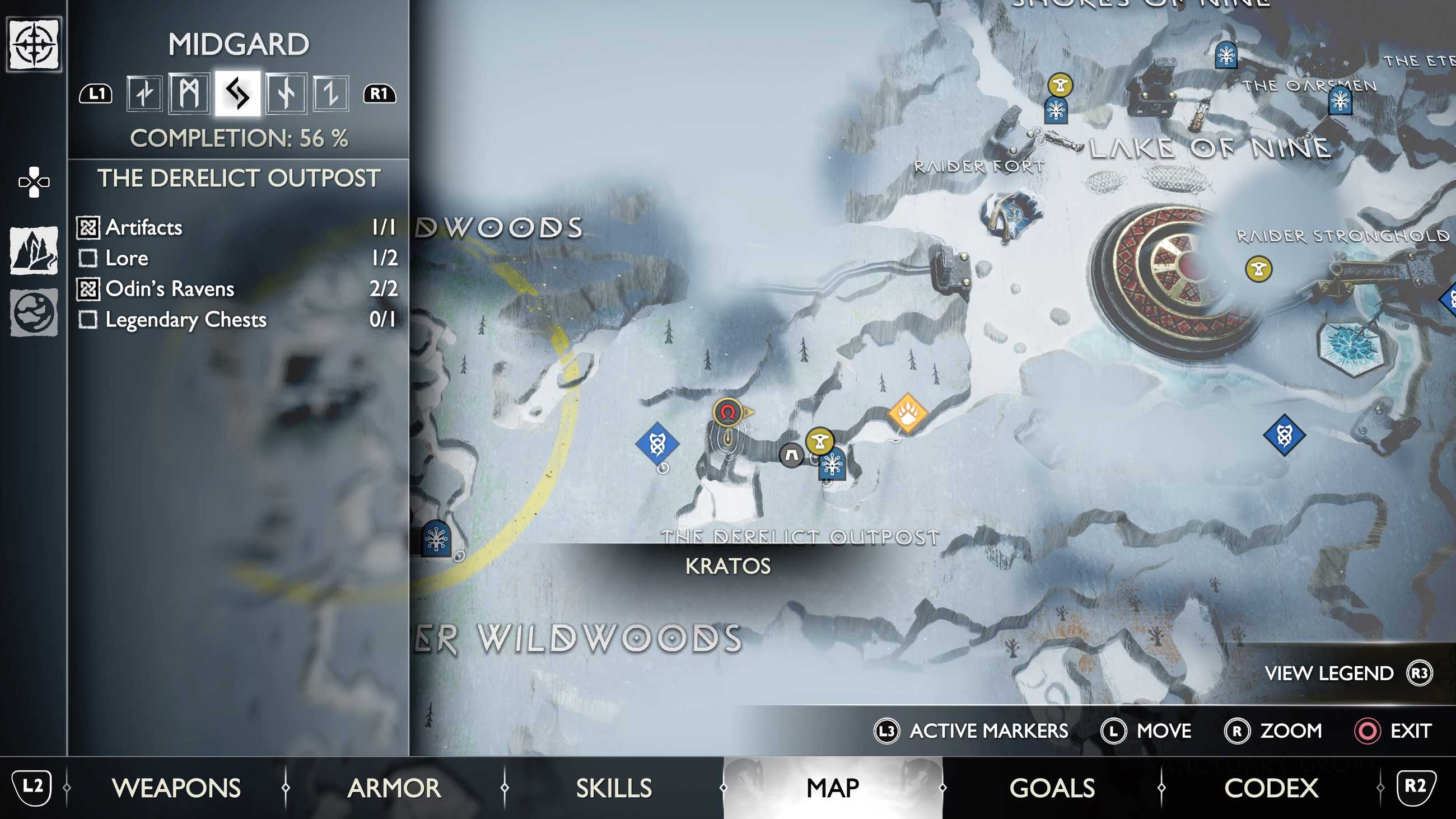Uncheck the Artifacts completed checkbox
Screen dimensions: 1456x819
88,227
